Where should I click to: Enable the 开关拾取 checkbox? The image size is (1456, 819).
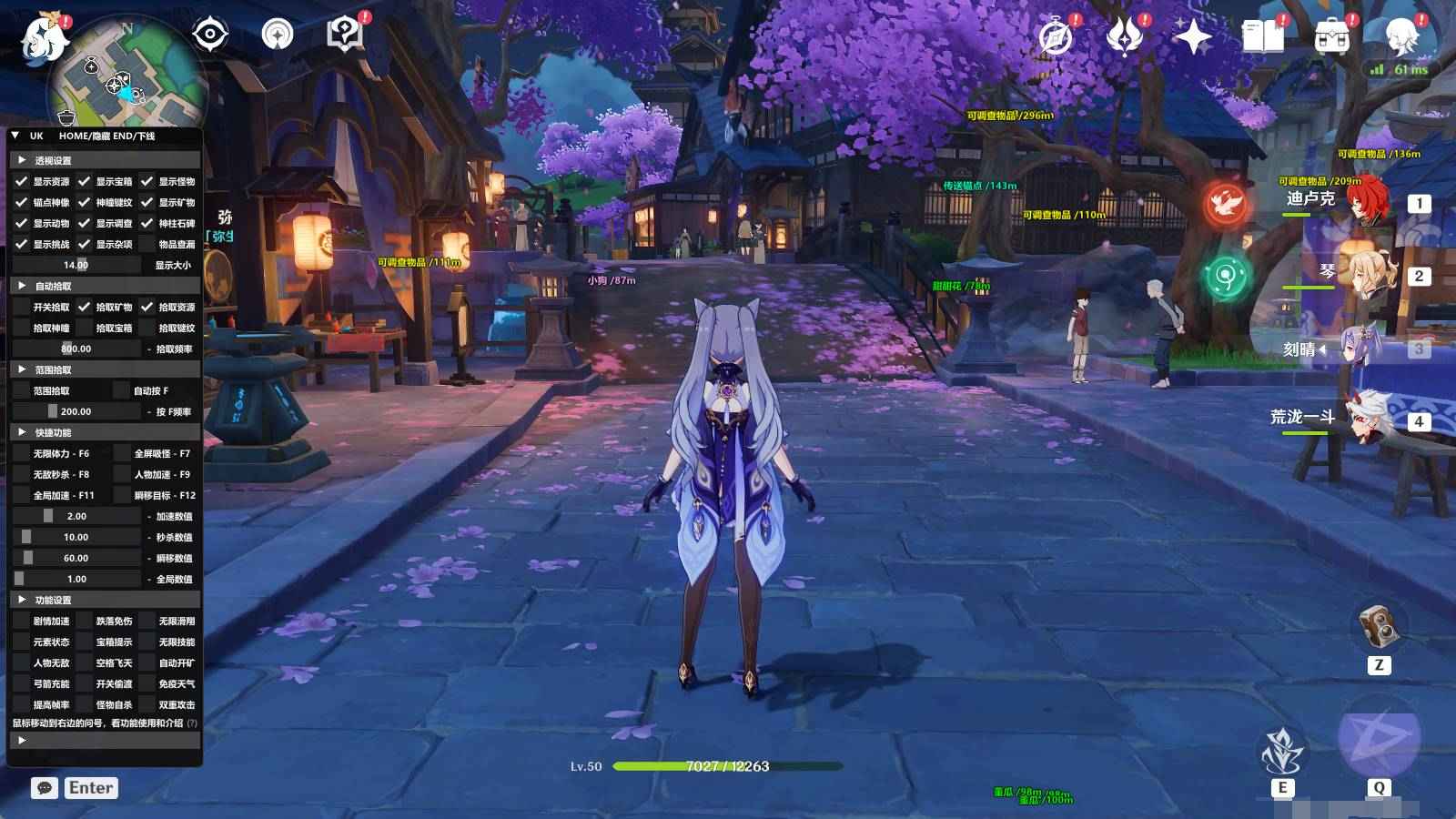[22, 306]
